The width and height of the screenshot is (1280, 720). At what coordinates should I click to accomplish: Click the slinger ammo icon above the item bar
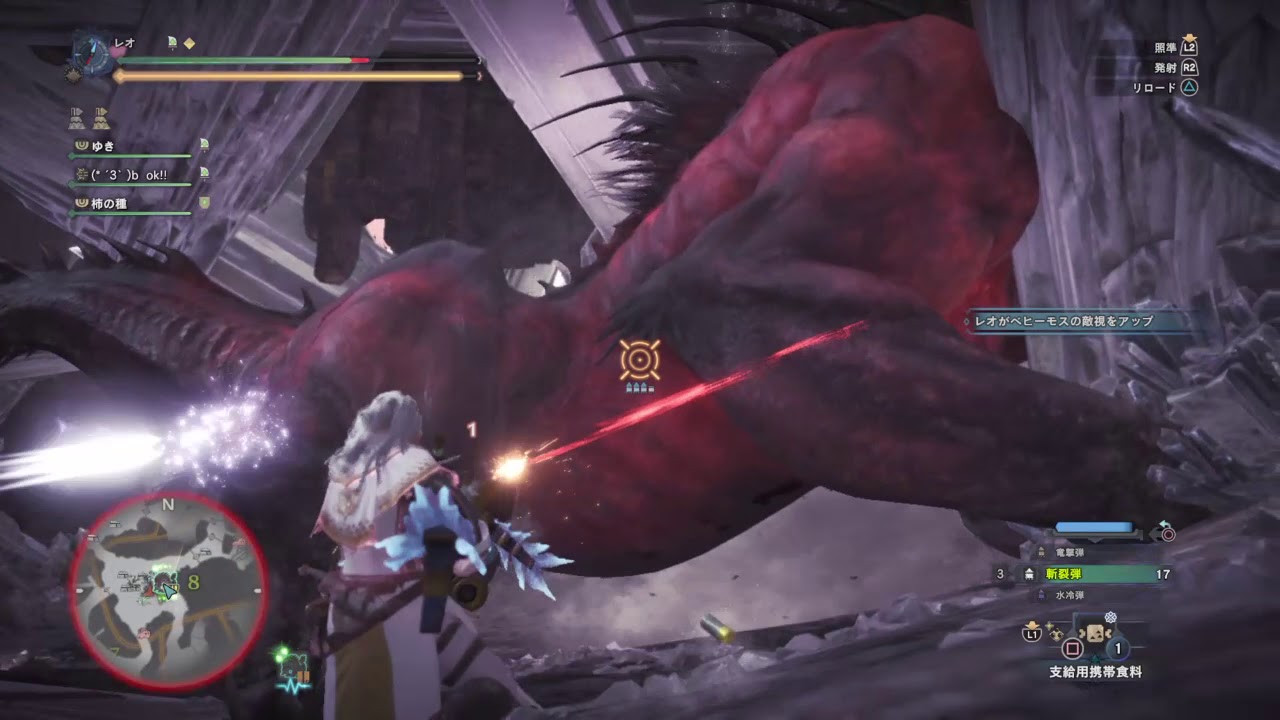tap(1057, 632)
